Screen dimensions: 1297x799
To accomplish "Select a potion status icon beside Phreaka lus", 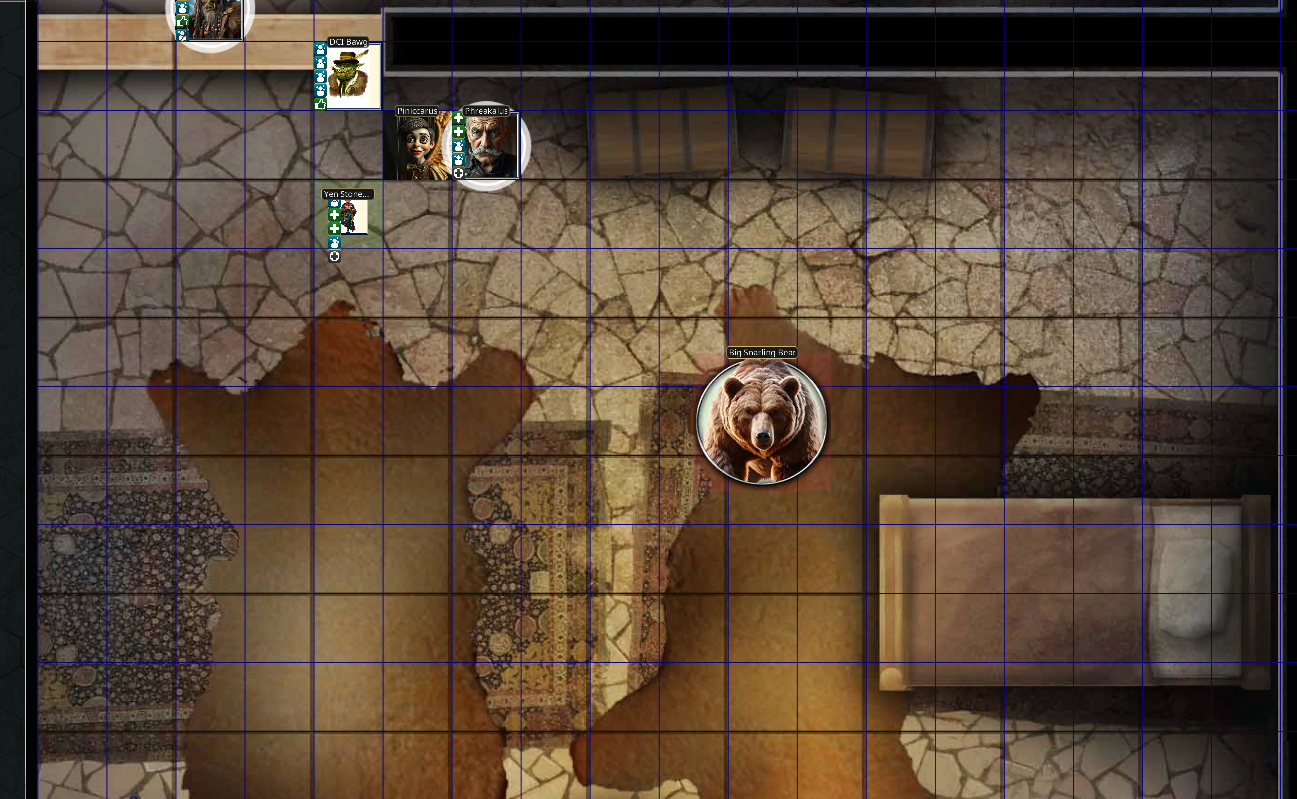I will pos(458,144).
